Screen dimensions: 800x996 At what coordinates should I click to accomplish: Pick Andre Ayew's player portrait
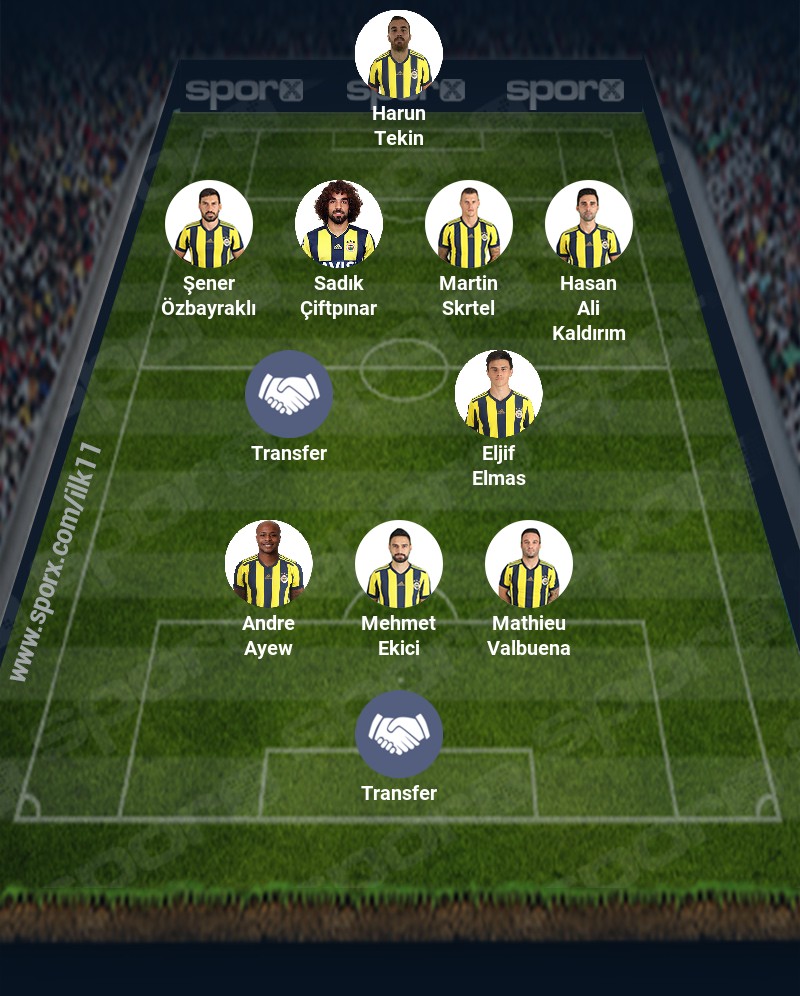[x=269, y=564]
